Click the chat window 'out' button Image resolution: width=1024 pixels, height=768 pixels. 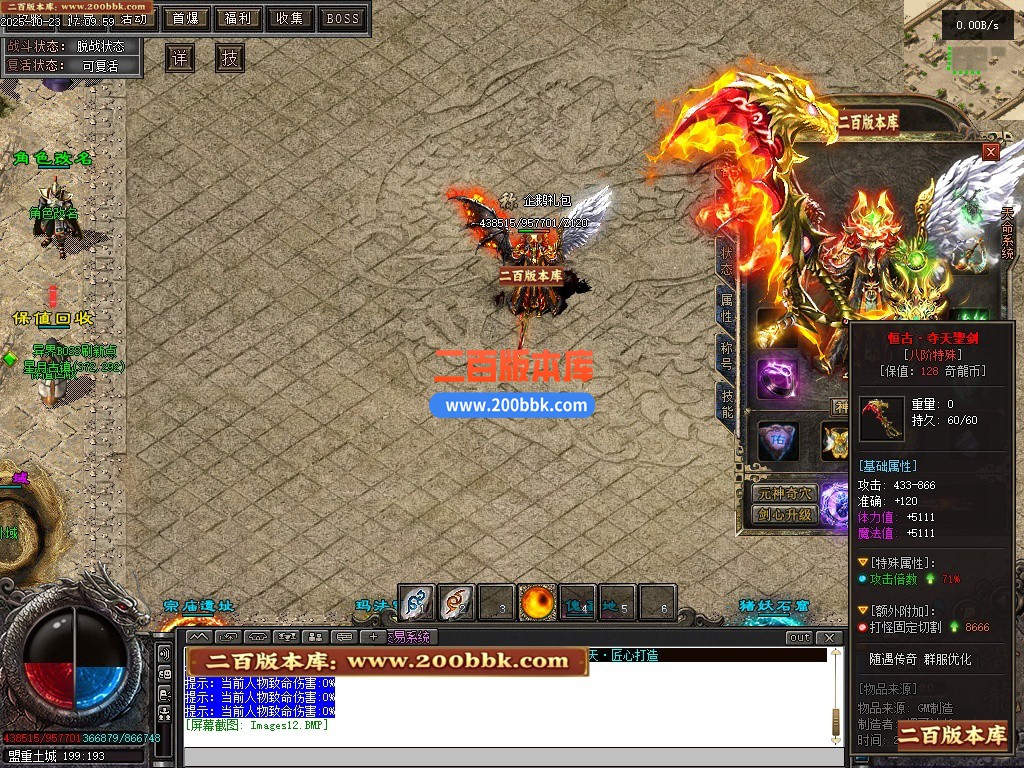[799, 637]
